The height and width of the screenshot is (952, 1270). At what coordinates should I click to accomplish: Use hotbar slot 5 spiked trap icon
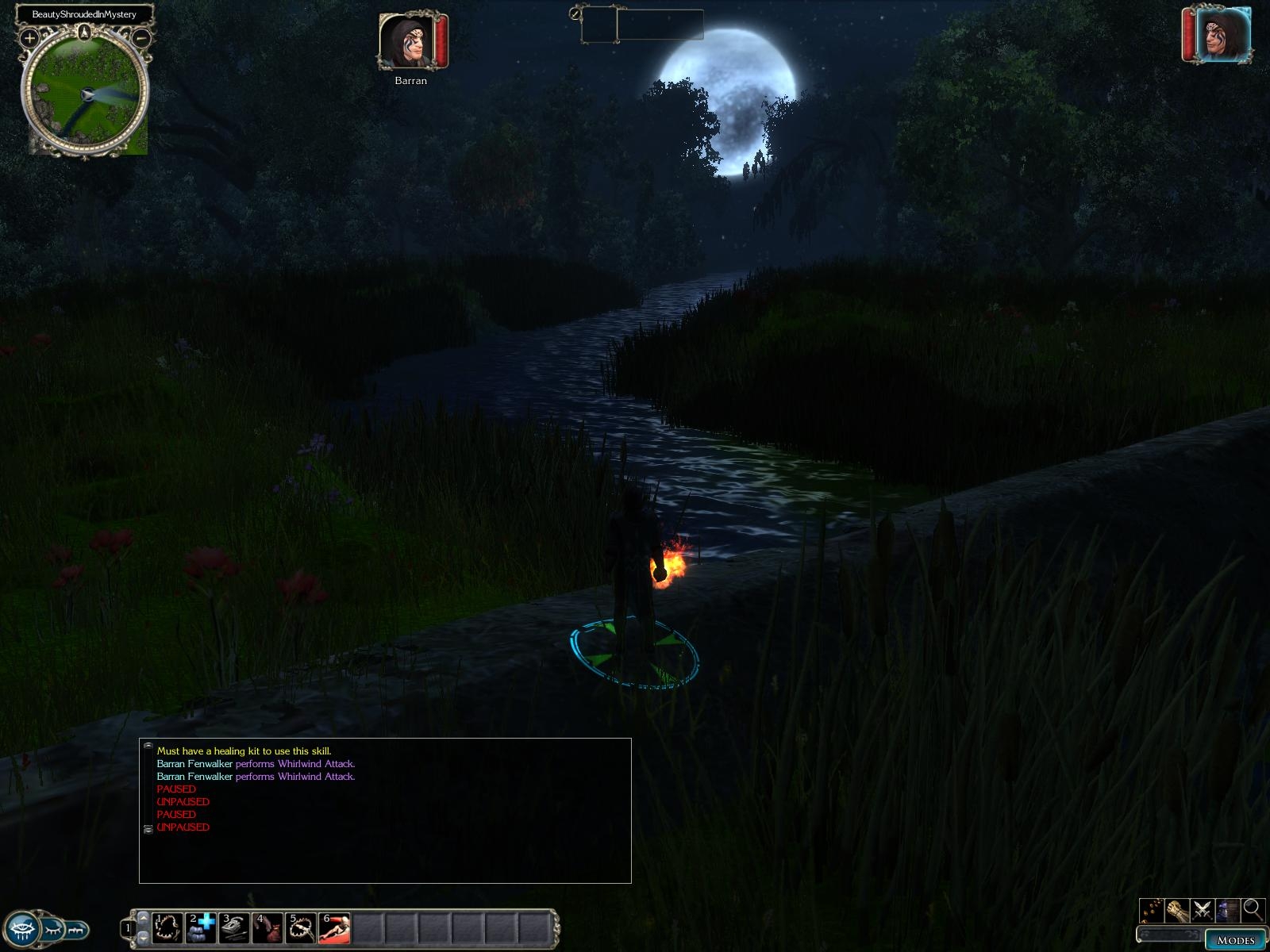pos(301,927)
